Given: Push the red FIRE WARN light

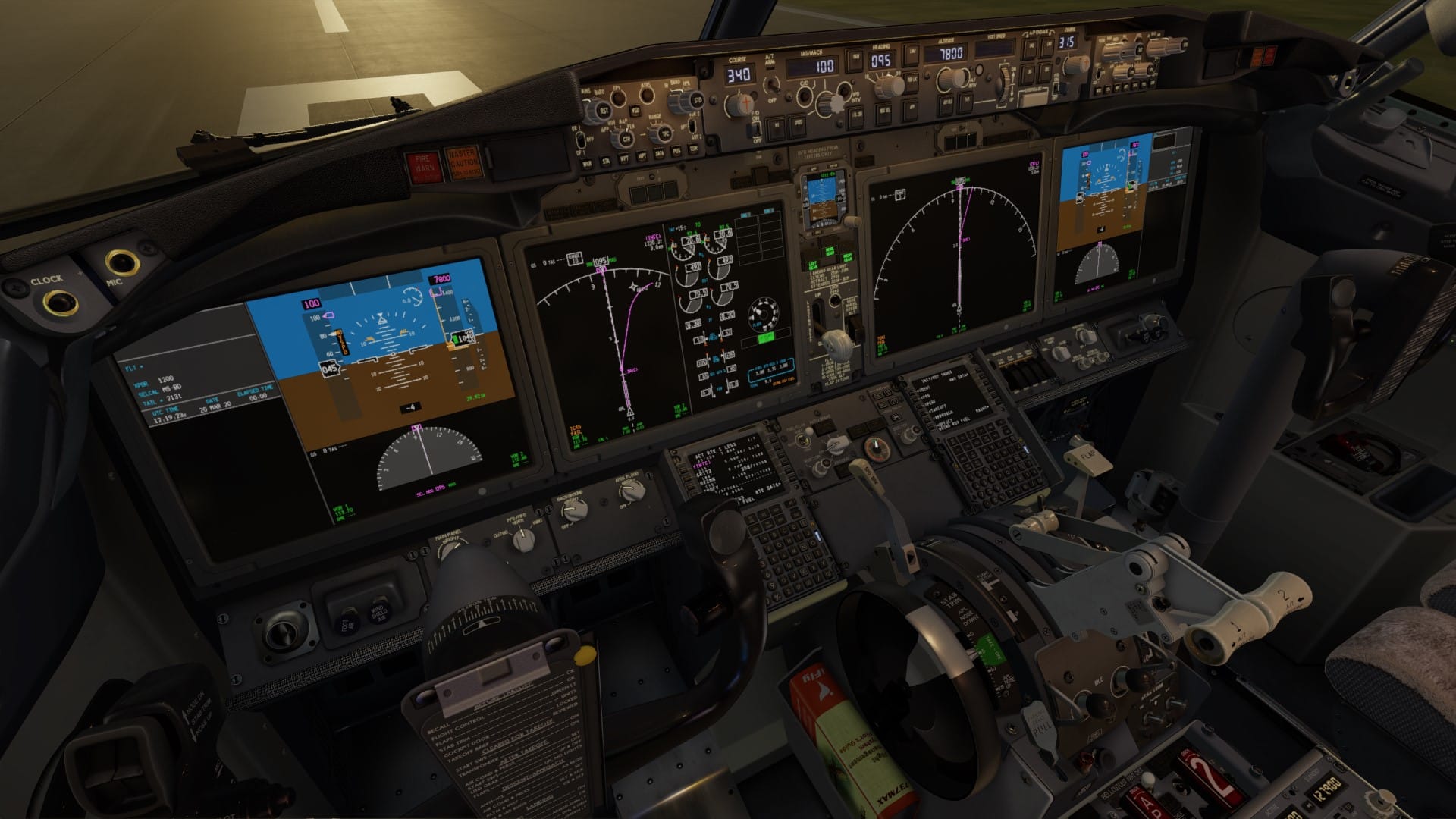Looking at the screenshot, I should [x=423, y=166].
